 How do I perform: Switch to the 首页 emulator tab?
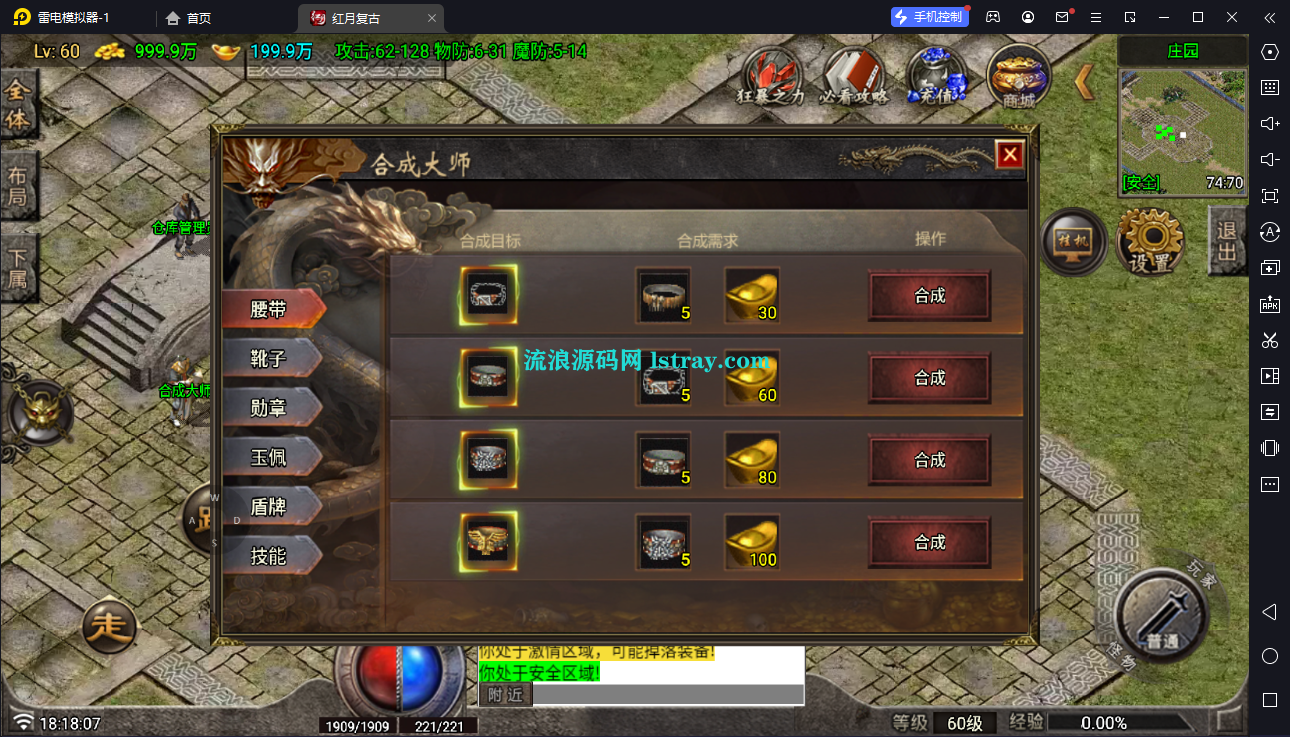[189, 18]
